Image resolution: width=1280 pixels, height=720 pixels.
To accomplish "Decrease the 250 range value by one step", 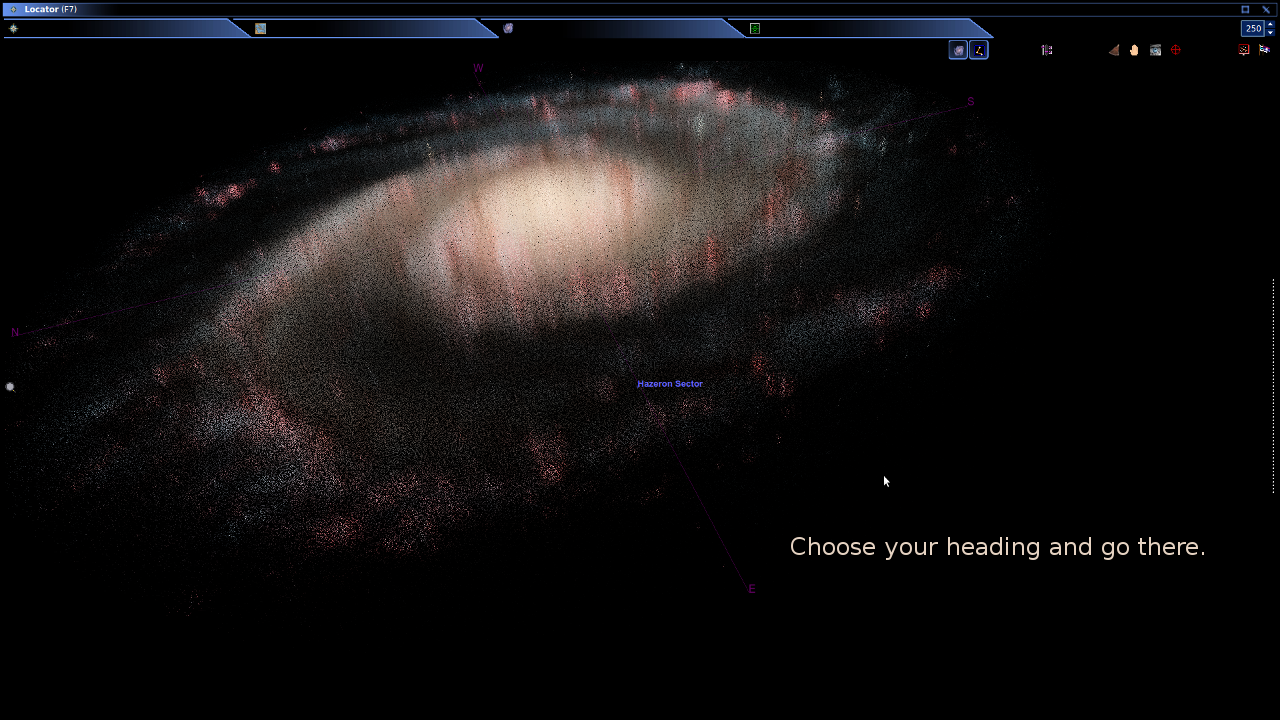I will 1271,33.
